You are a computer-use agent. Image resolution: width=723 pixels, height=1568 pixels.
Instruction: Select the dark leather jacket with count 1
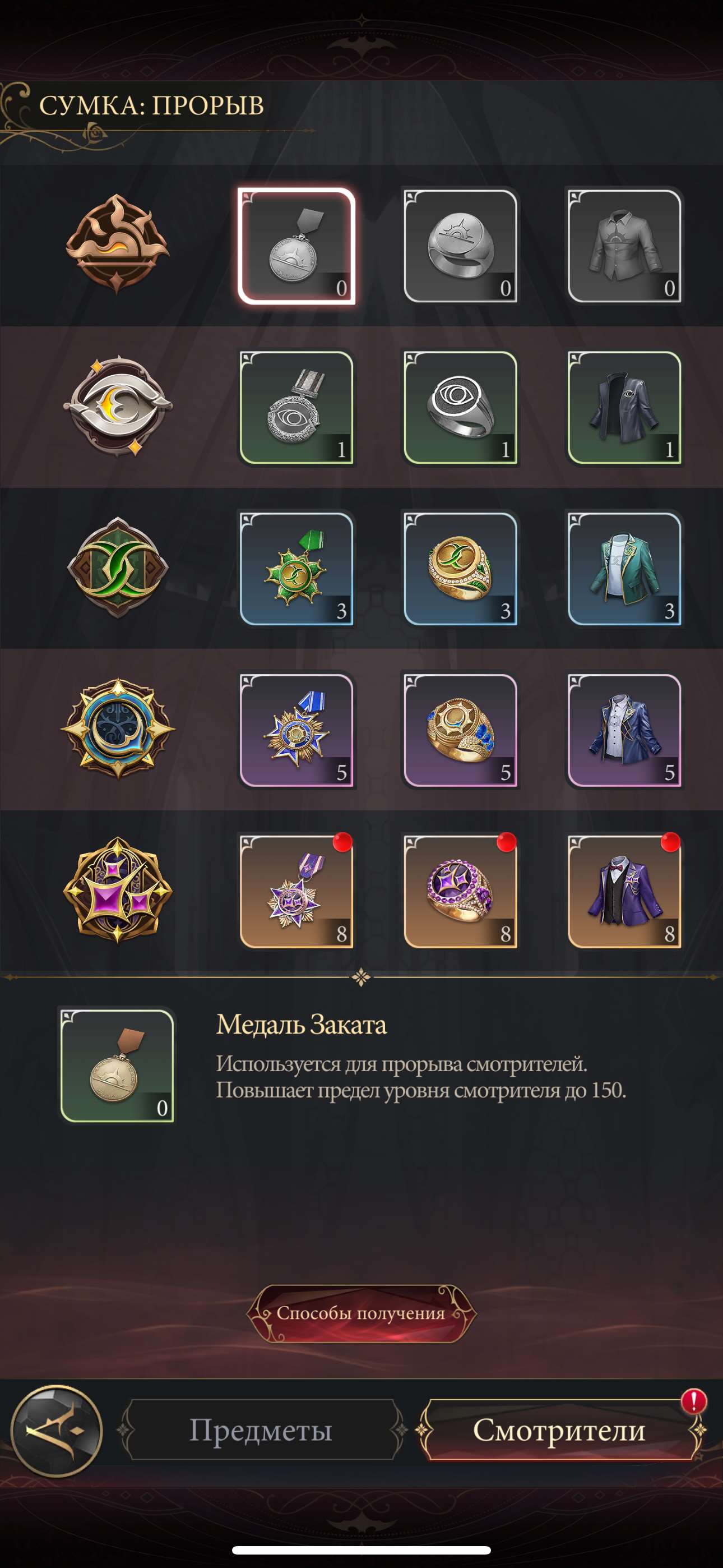pyautogui.click(x=624, y=405)
